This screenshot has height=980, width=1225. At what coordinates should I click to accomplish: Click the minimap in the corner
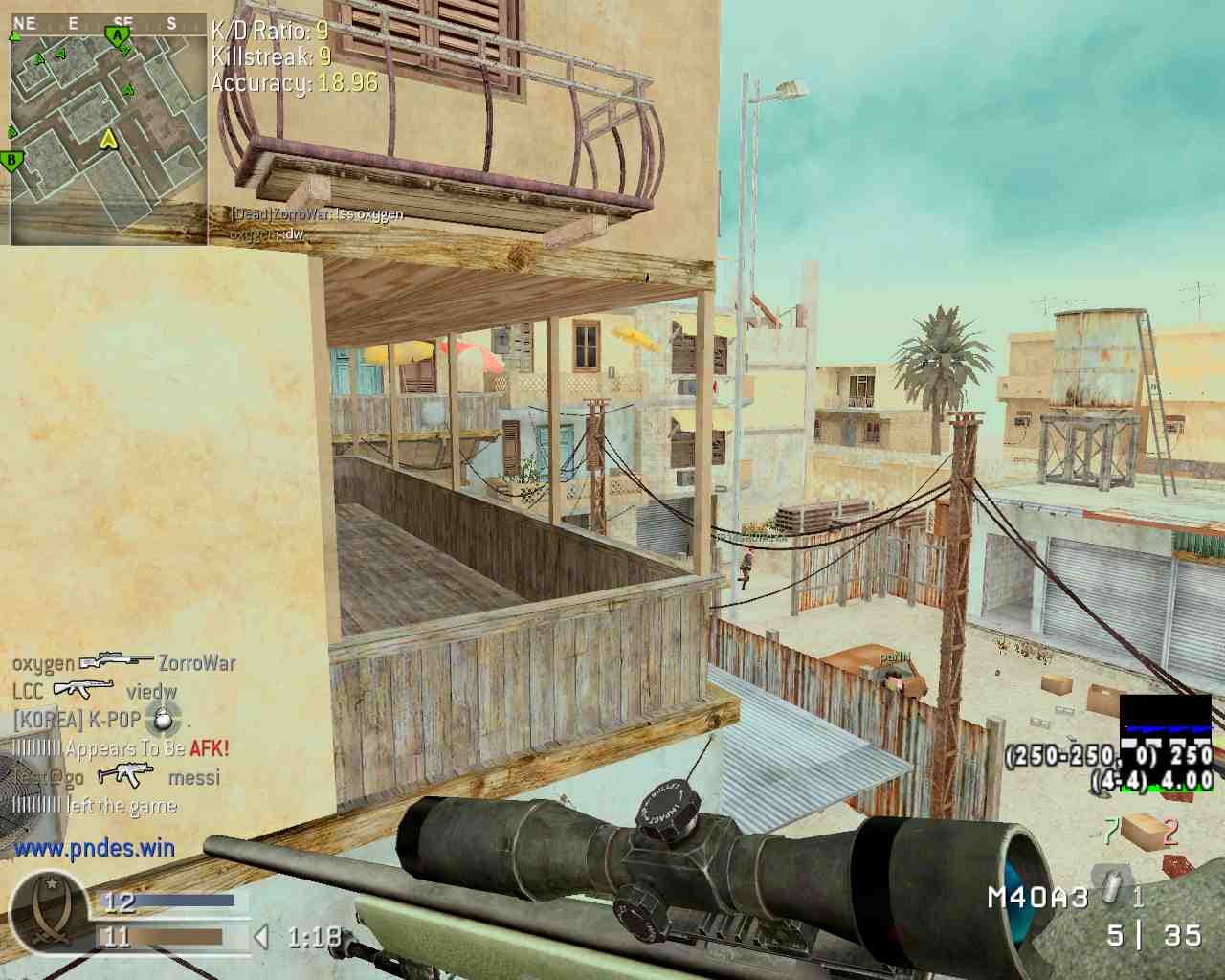[107, 129]
